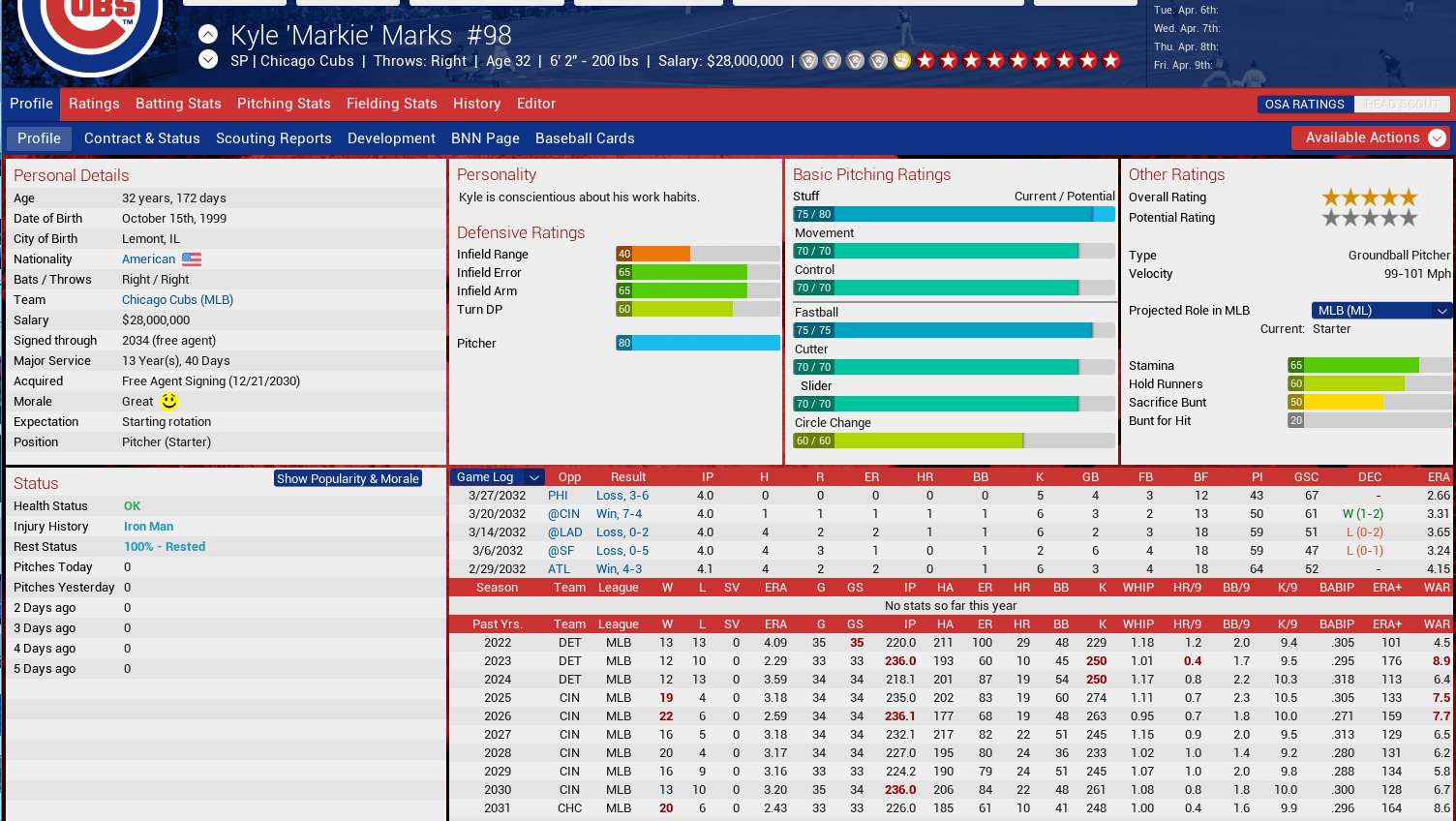
Task: View the Pitching Stats tab
Action: tap(284, 104)
